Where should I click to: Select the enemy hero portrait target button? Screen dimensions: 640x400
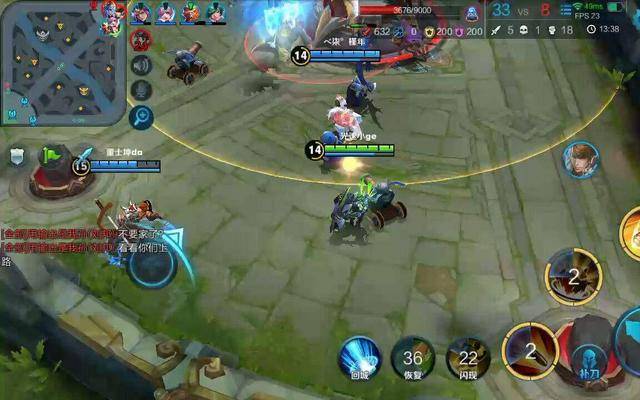pos(579,160)
